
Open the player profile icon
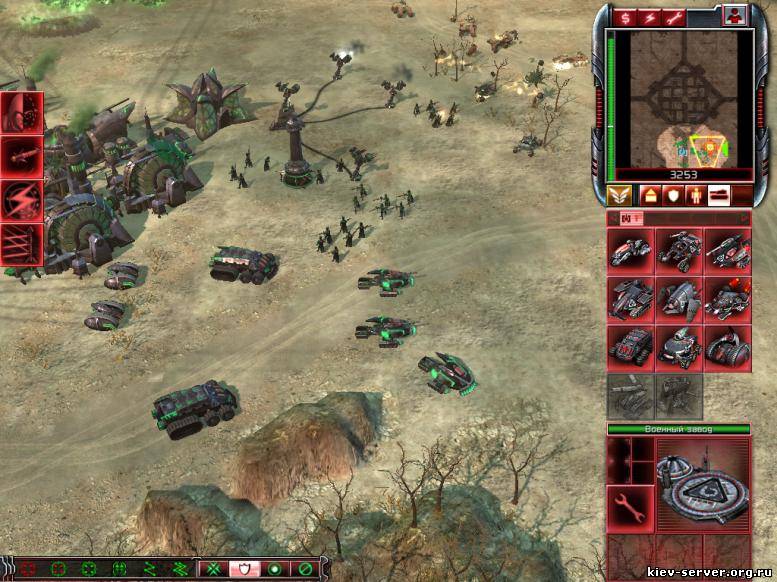click(735, 17)
